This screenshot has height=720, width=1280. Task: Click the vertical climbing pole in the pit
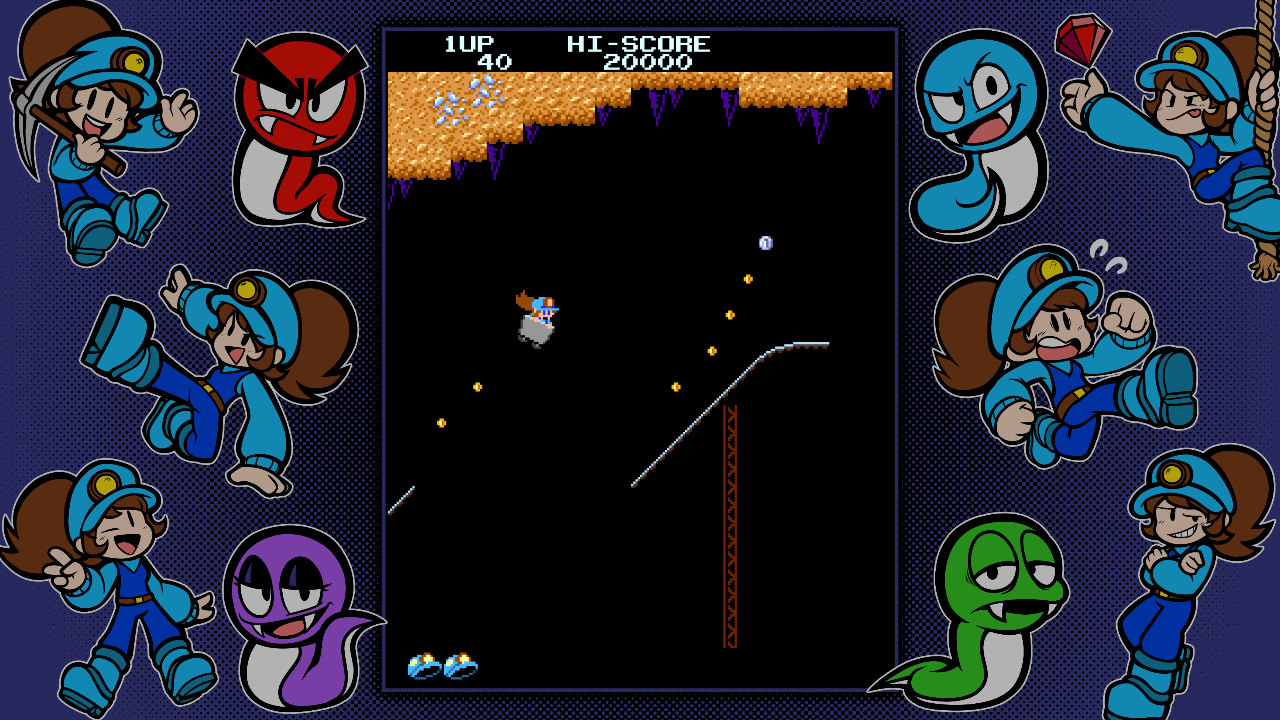point(729,530)
